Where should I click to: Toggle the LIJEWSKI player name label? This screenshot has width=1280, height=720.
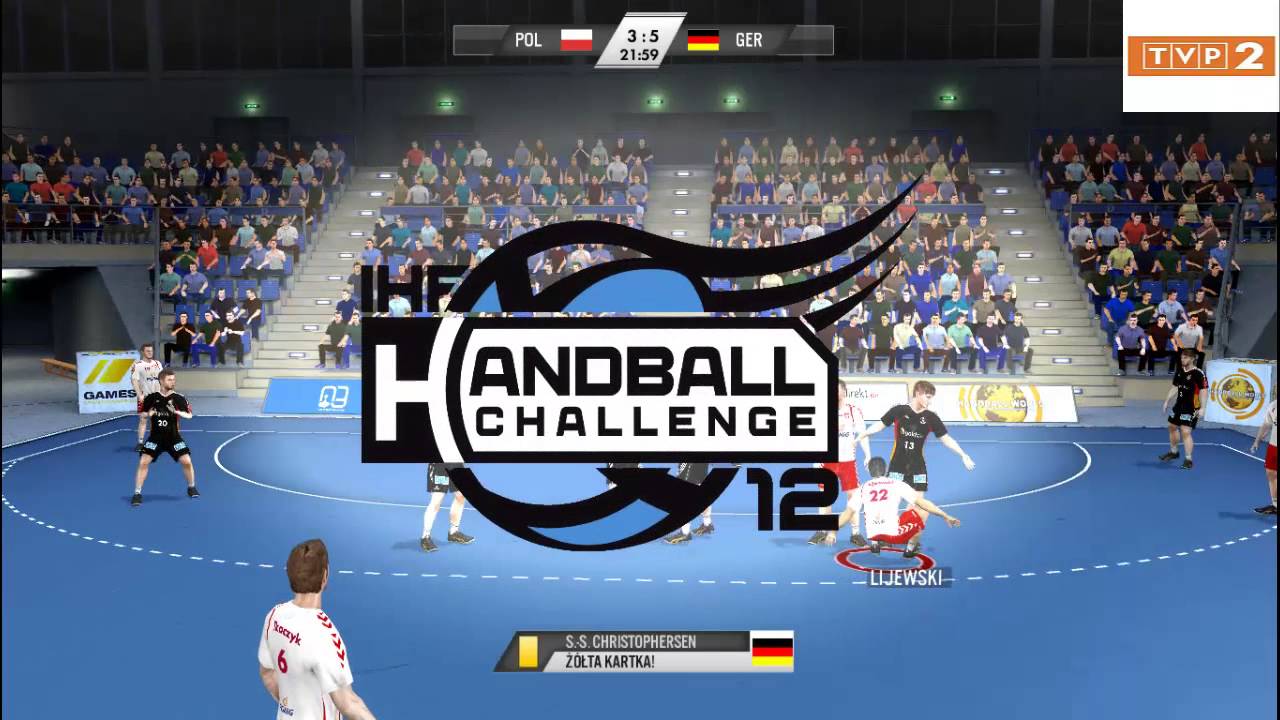(x=906, y=577)
